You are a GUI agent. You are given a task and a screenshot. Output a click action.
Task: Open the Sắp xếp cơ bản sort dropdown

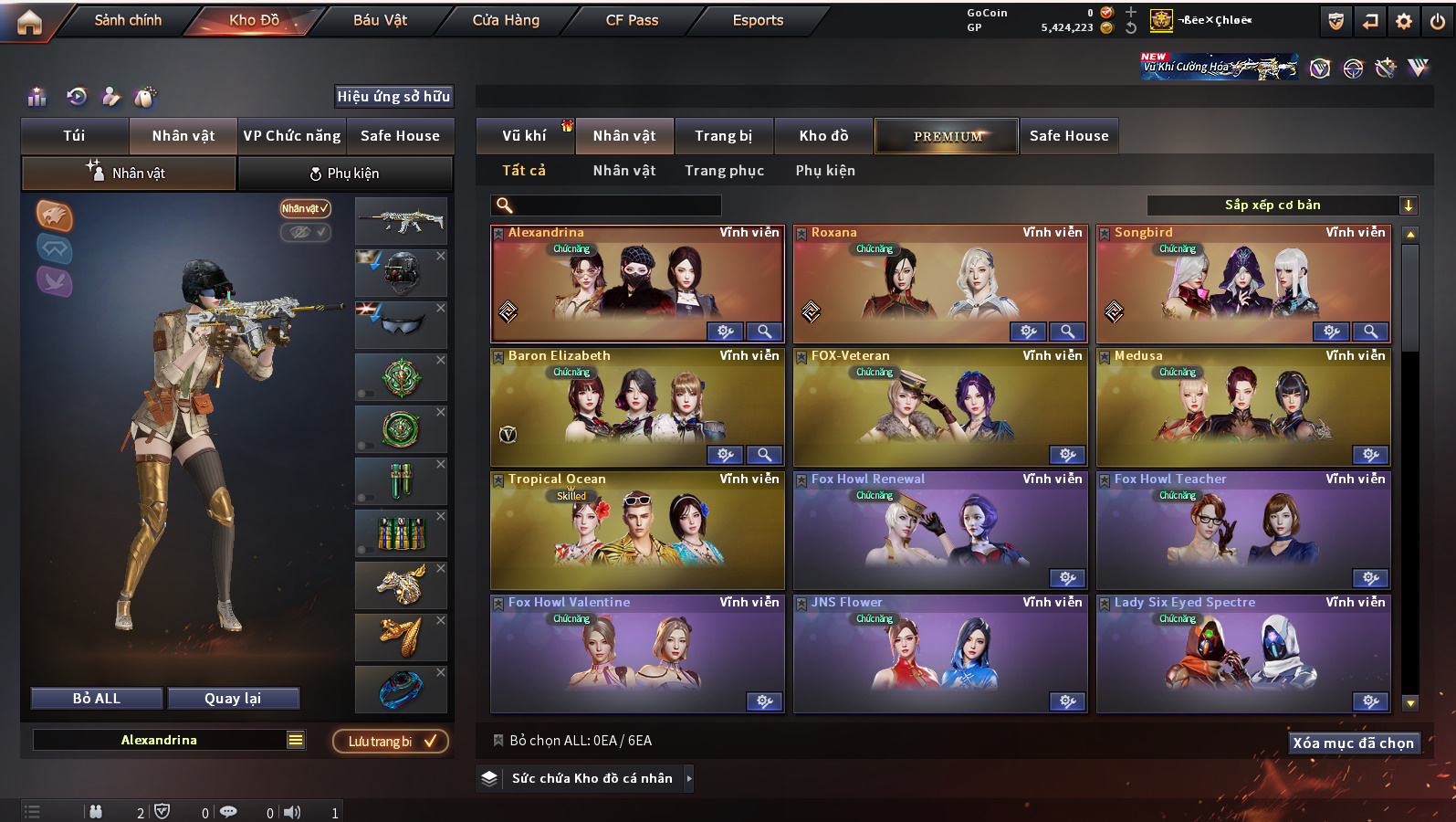click(x=1281, y=205)
